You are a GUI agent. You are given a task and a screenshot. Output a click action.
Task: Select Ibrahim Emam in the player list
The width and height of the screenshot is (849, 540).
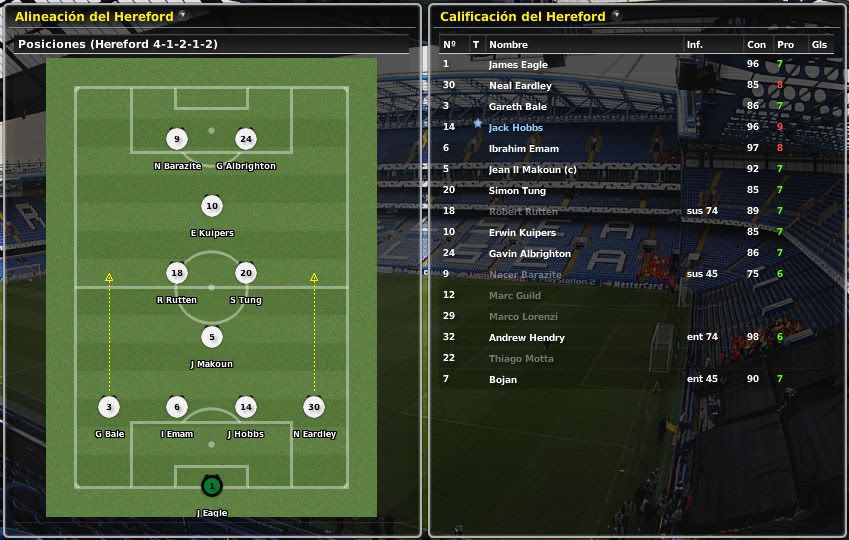point(524,149)
